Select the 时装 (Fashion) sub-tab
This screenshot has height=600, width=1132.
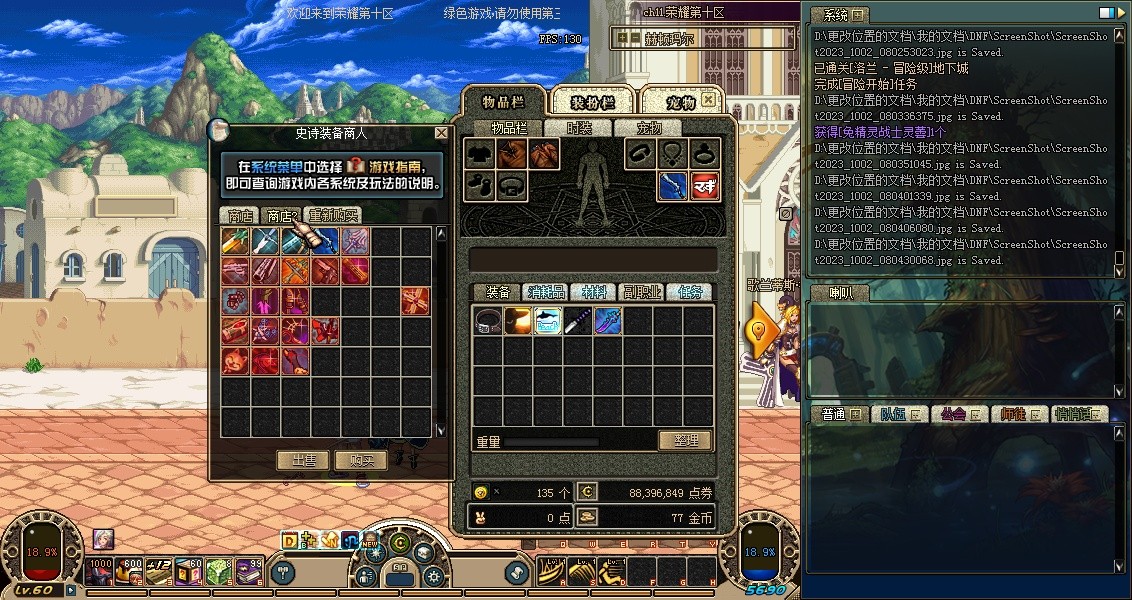[x=579, y=128]
